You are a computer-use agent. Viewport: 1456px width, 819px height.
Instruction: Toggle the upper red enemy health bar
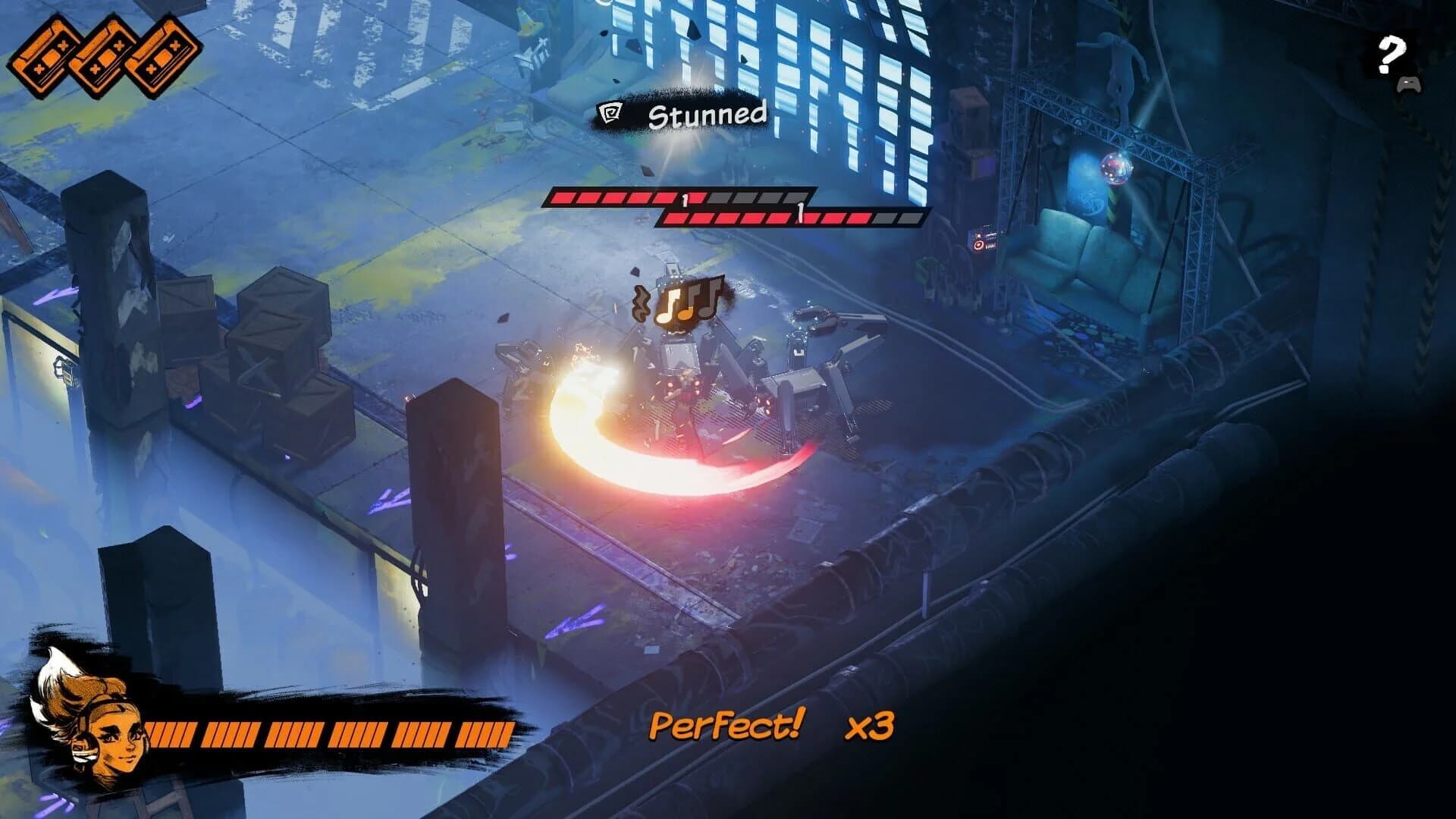point(682,199)
